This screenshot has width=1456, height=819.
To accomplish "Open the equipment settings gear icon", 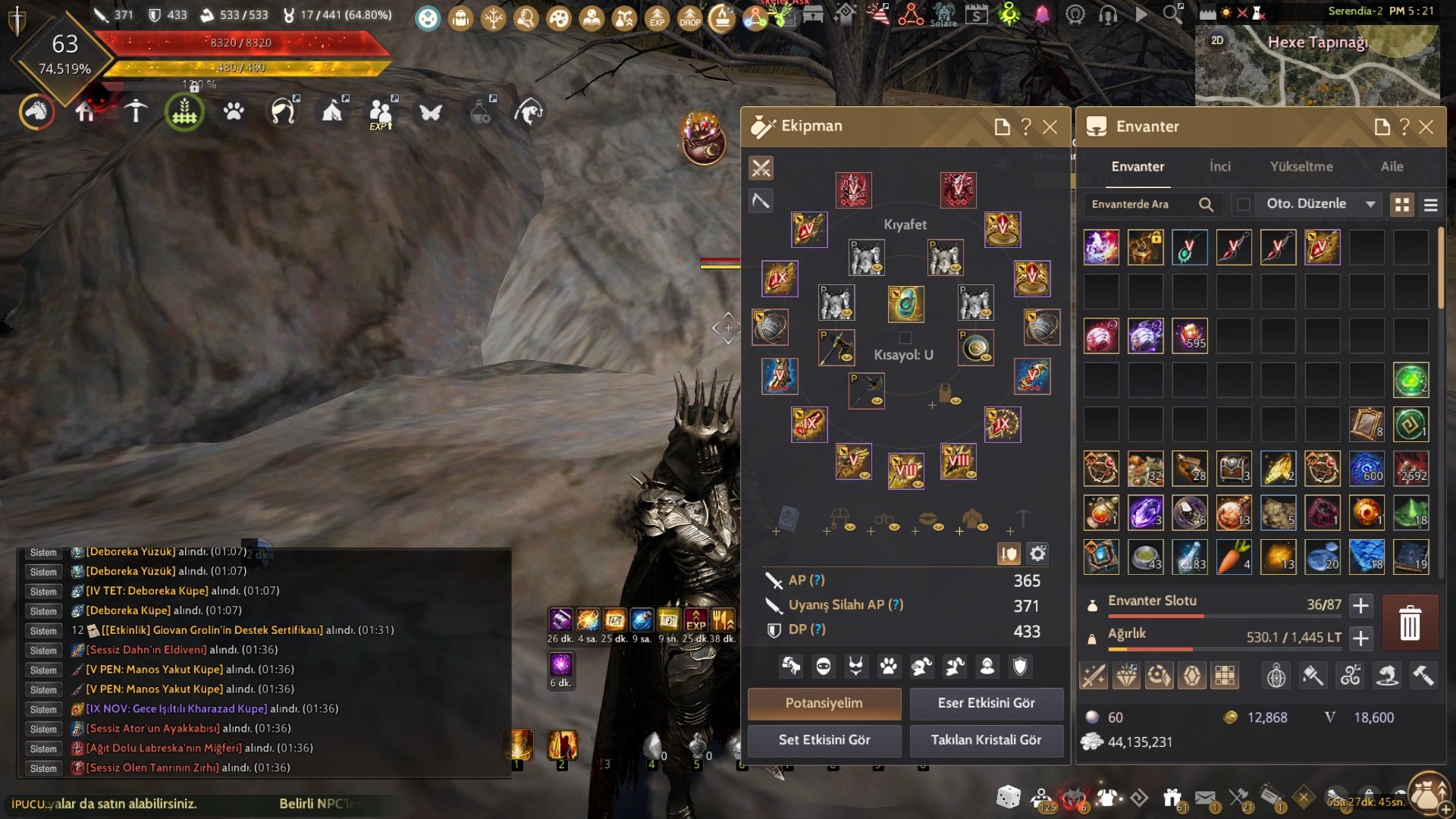I will (1037, 554).
